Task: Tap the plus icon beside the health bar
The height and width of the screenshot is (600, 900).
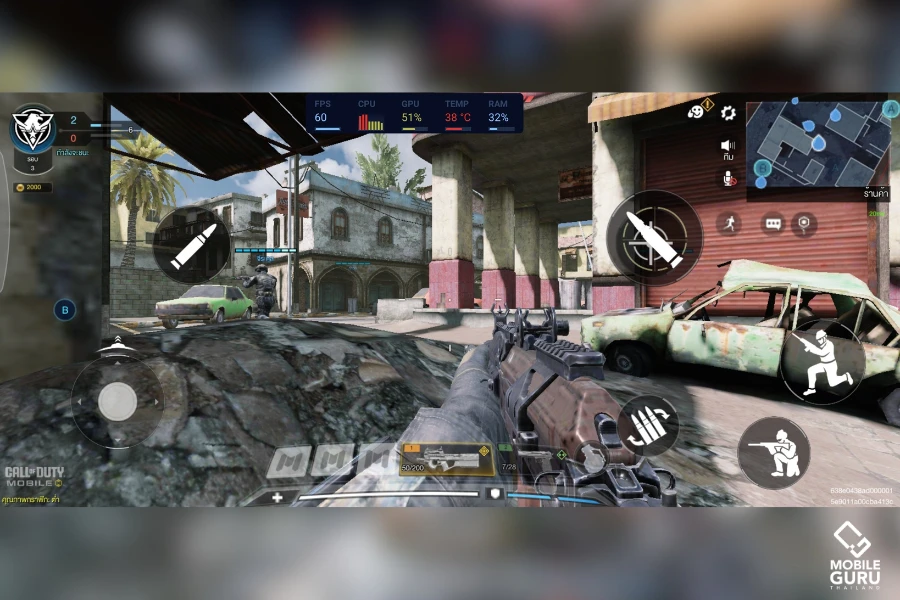Action: tap(277, 496)
